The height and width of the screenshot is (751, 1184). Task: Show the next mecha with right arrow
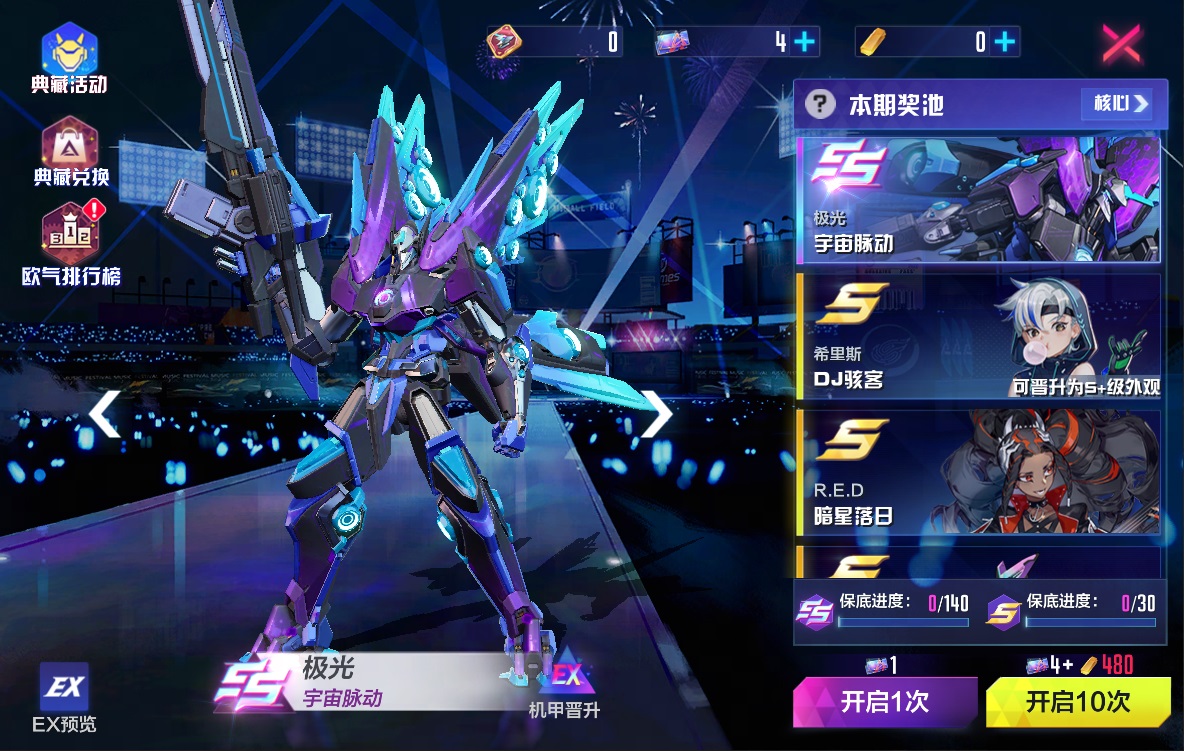655,414
